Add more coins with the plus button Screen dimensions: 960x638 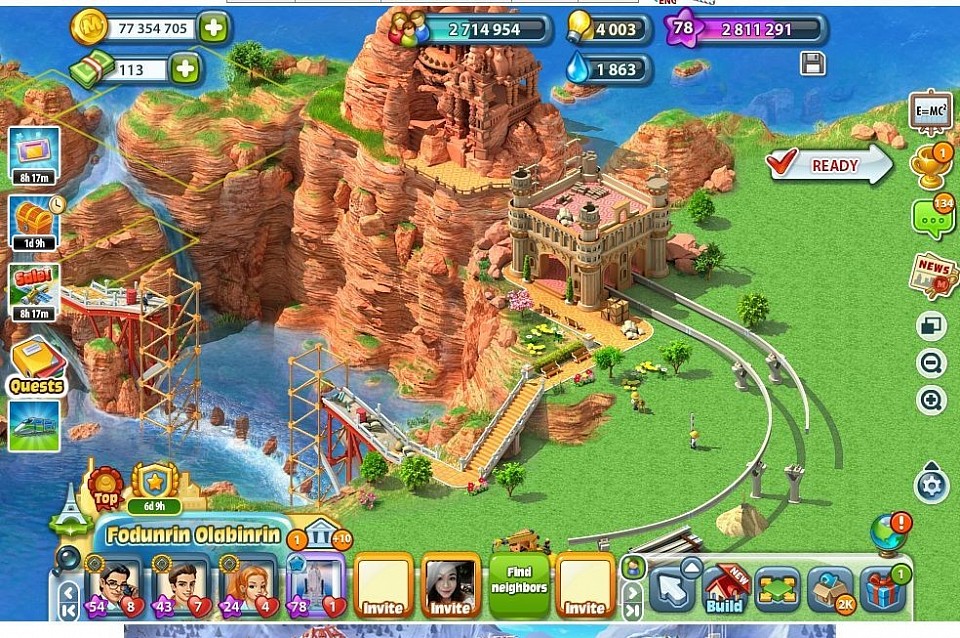pyautogui.click(x=213, y=28)
